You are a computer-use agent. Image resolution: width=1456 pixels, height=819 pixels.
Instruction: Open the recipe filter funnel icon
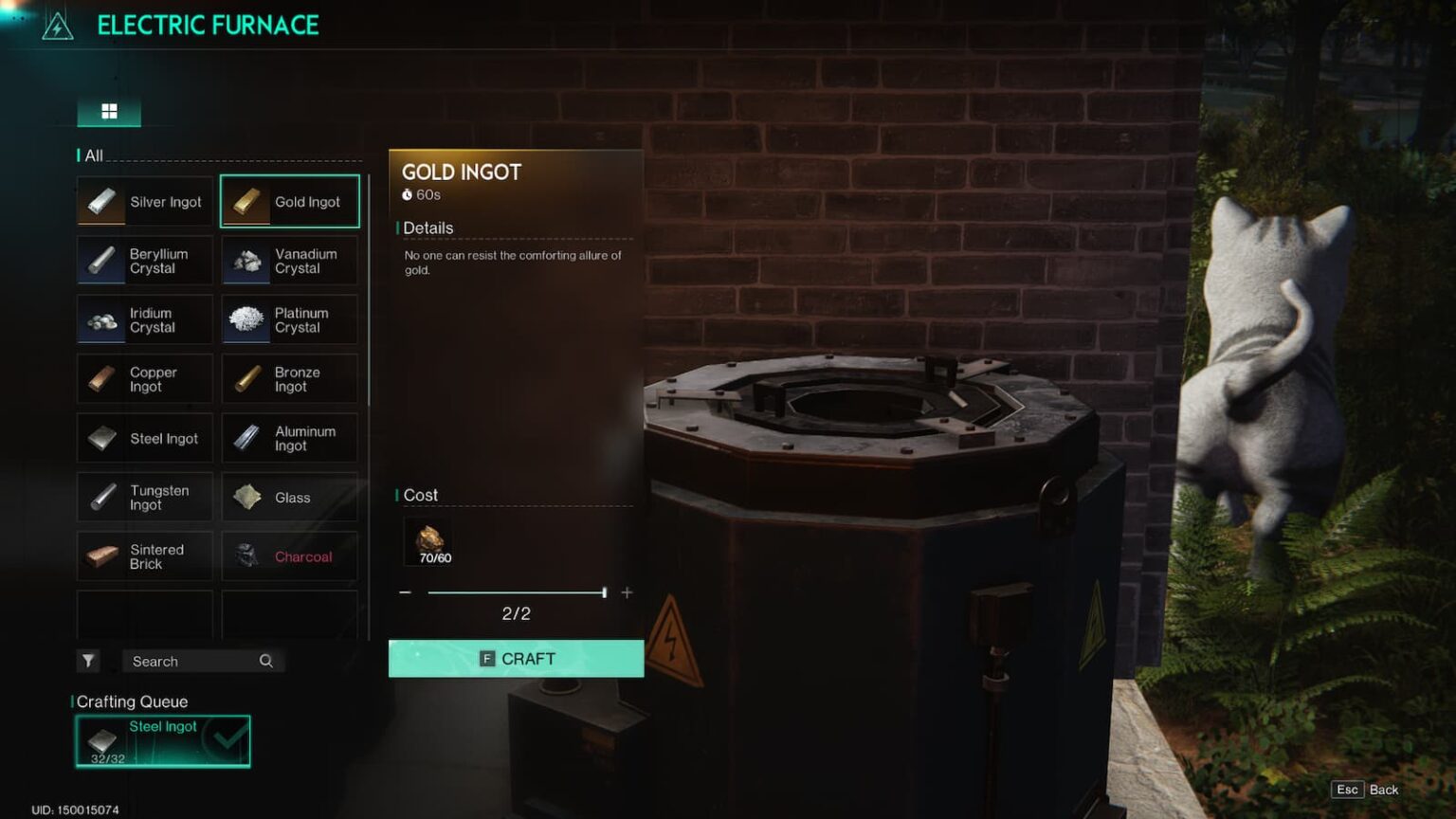pyautogui.click(x=88, y=662)
